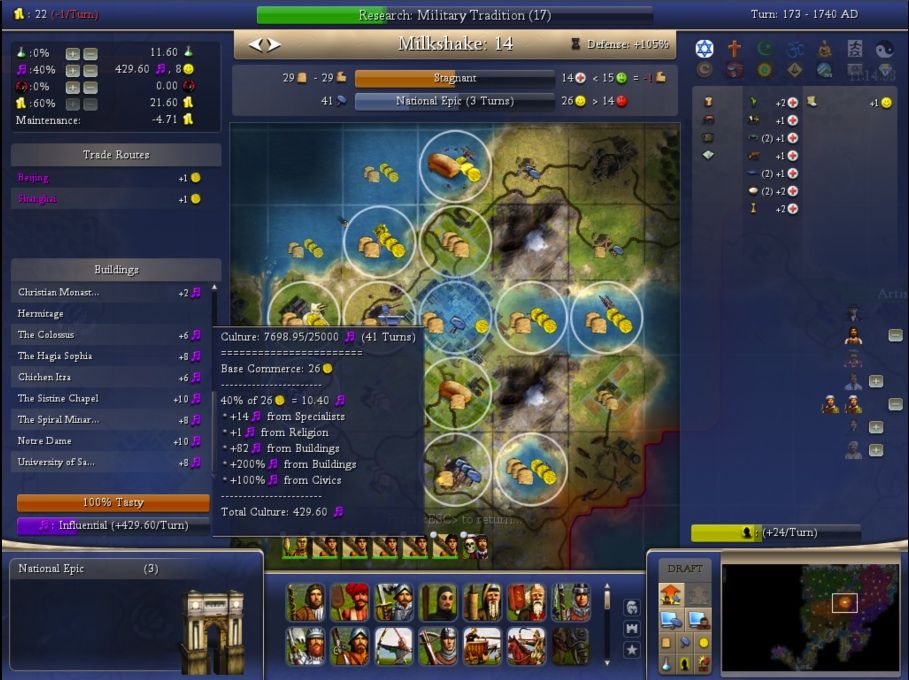909x680 pixels.
Task: Select the Taoism yin-yang icon
Action: click(884, 49)
